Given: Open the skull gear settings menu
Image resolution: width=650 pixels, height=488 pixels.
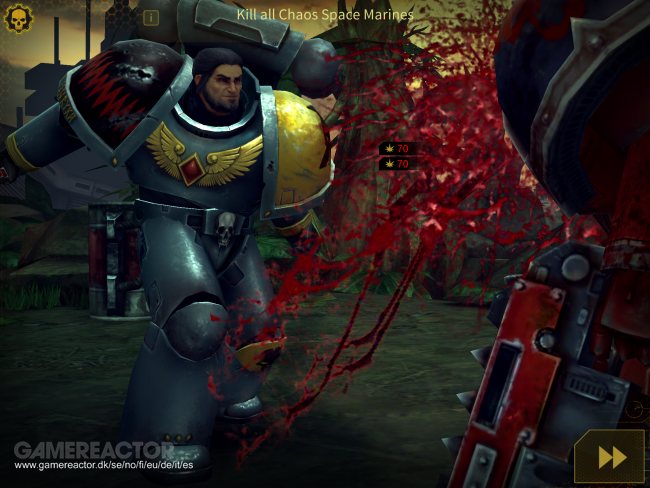Looking at the screenshot, I should [x=19, y=17].
